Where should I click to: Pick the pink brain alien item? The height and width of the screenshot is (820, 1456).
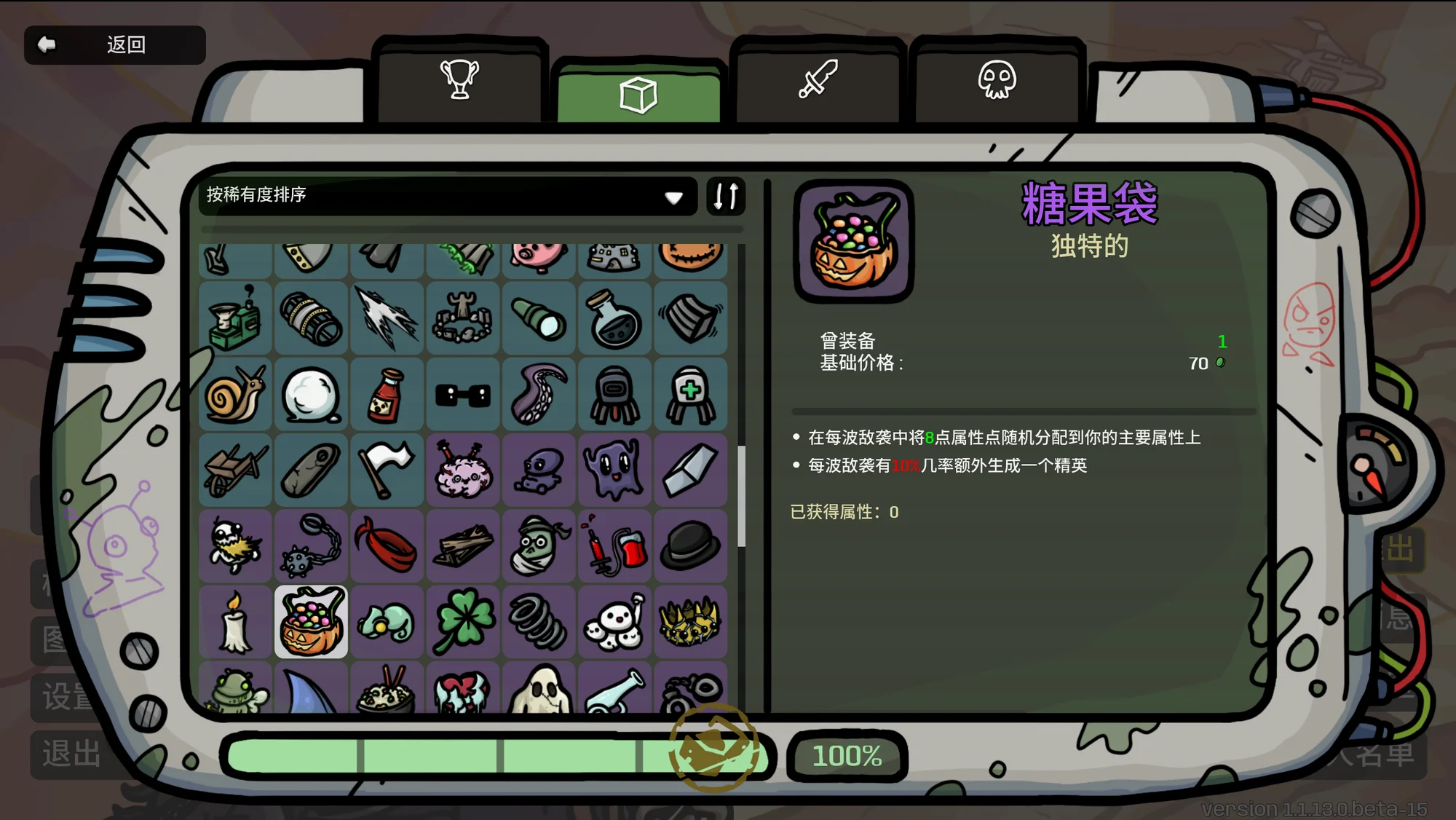[463, 470]
